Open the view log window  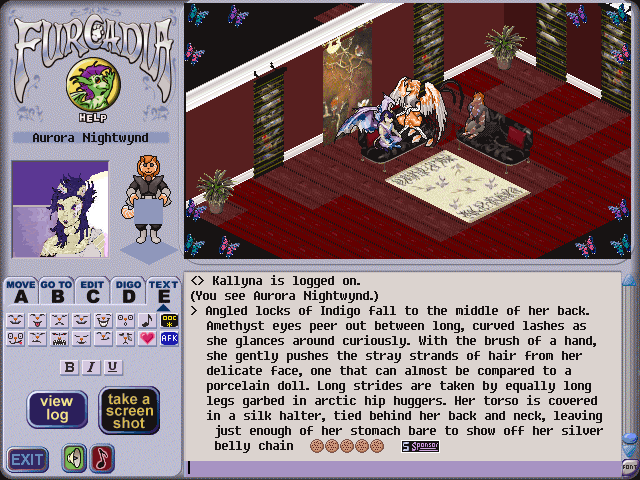coord(57,409)
